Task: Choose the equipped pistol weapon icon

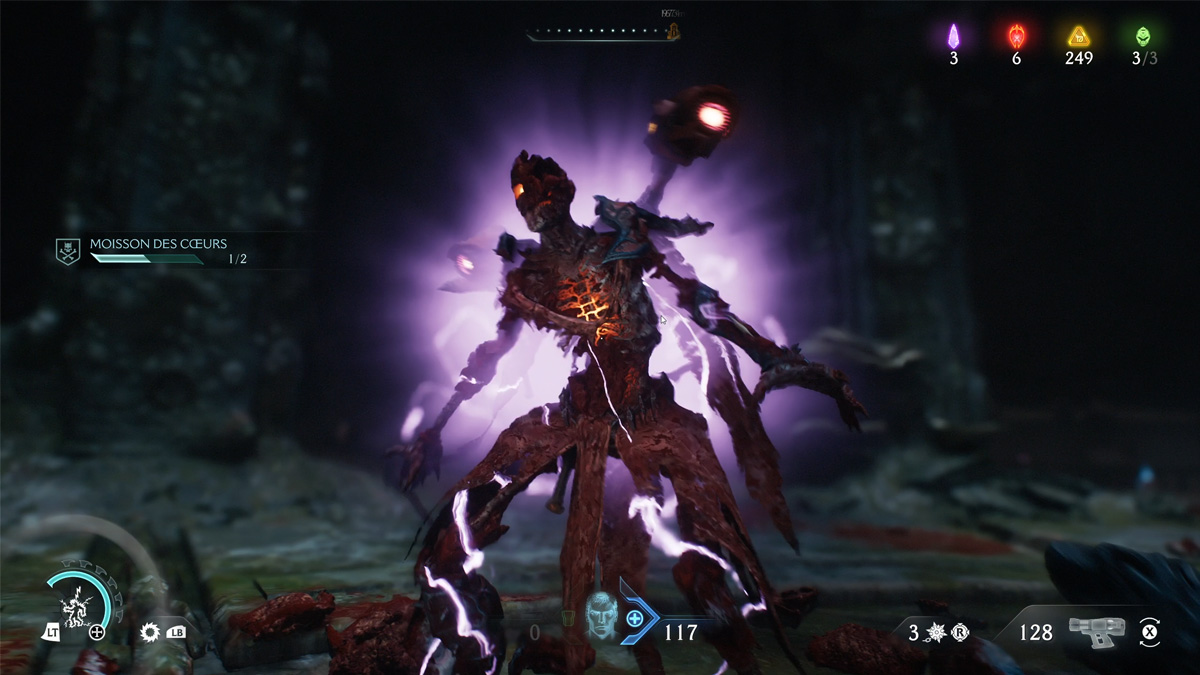Action: (x=1096, y=630)
